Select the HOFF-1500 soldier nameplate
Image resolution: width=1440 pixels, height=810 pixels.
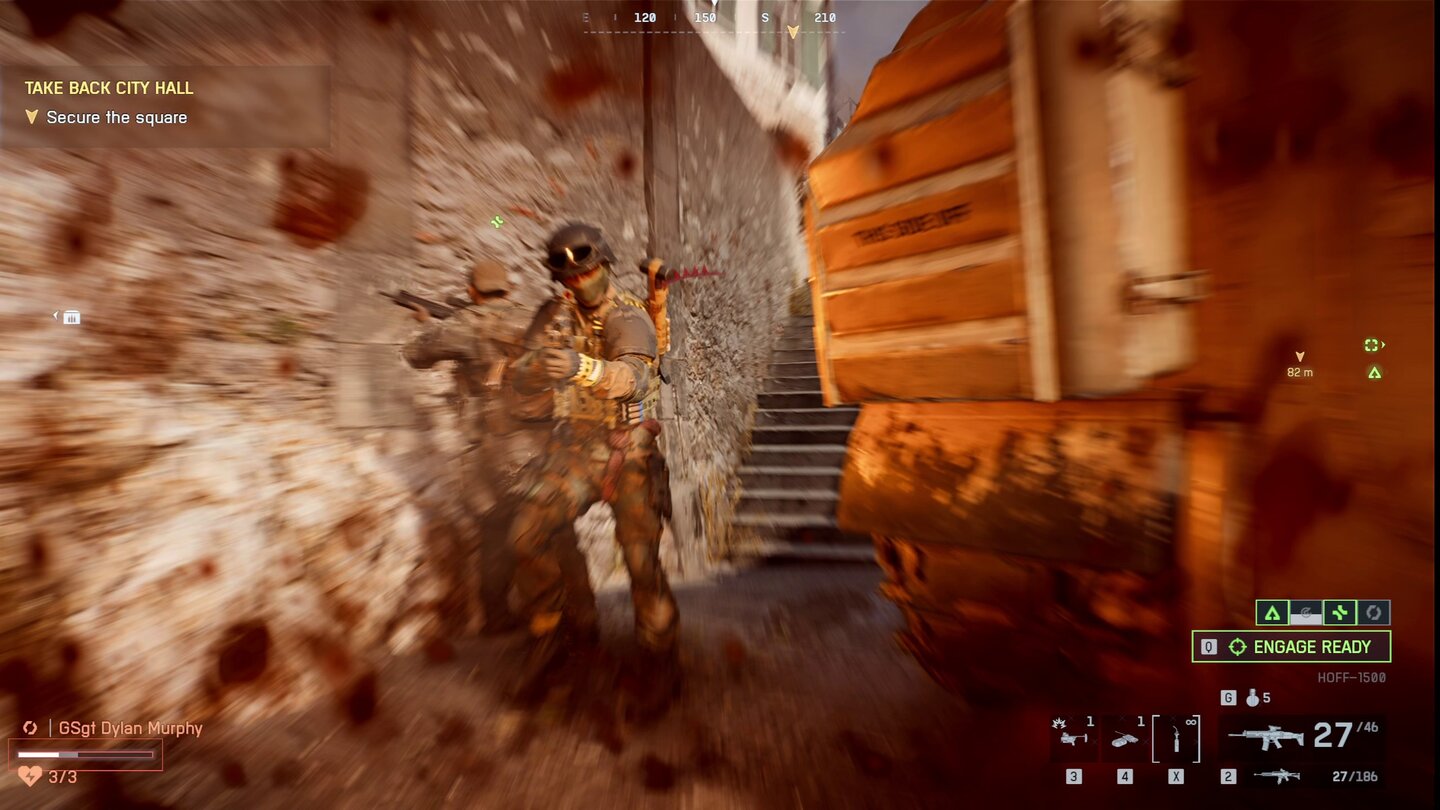pos(1351,676)
